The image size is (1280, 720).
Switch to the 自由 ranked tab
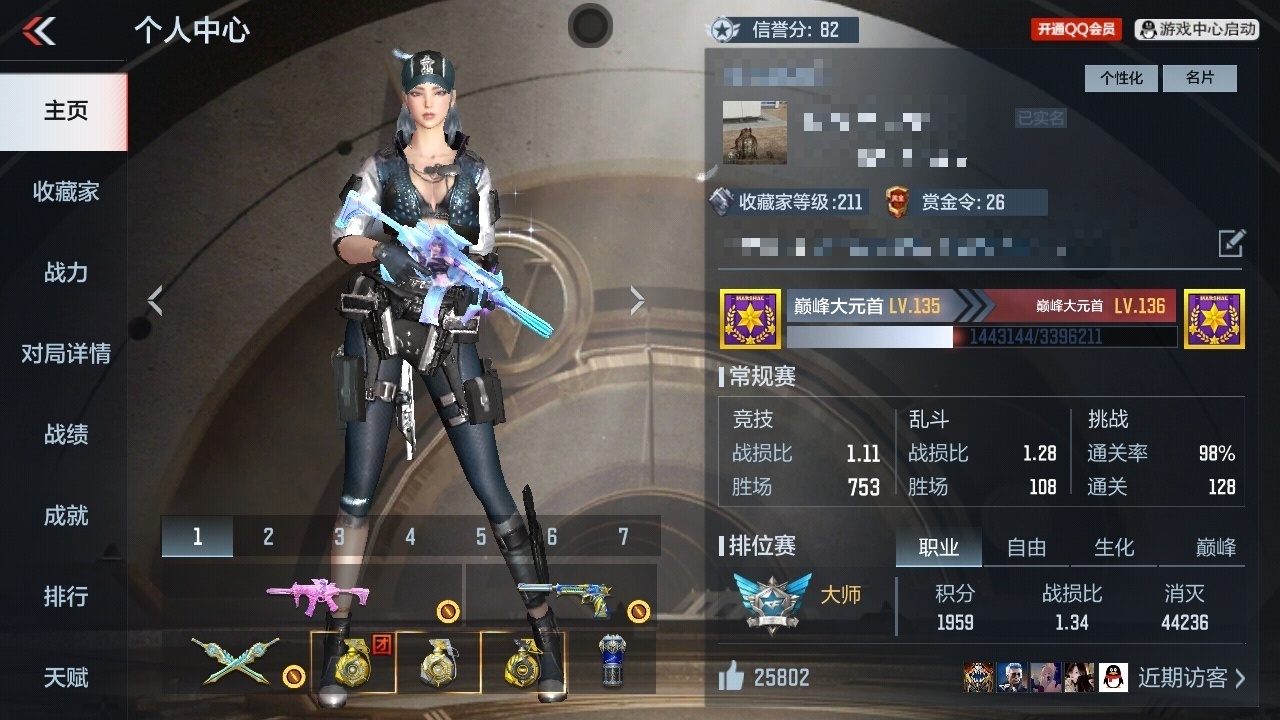[1026, 547]
